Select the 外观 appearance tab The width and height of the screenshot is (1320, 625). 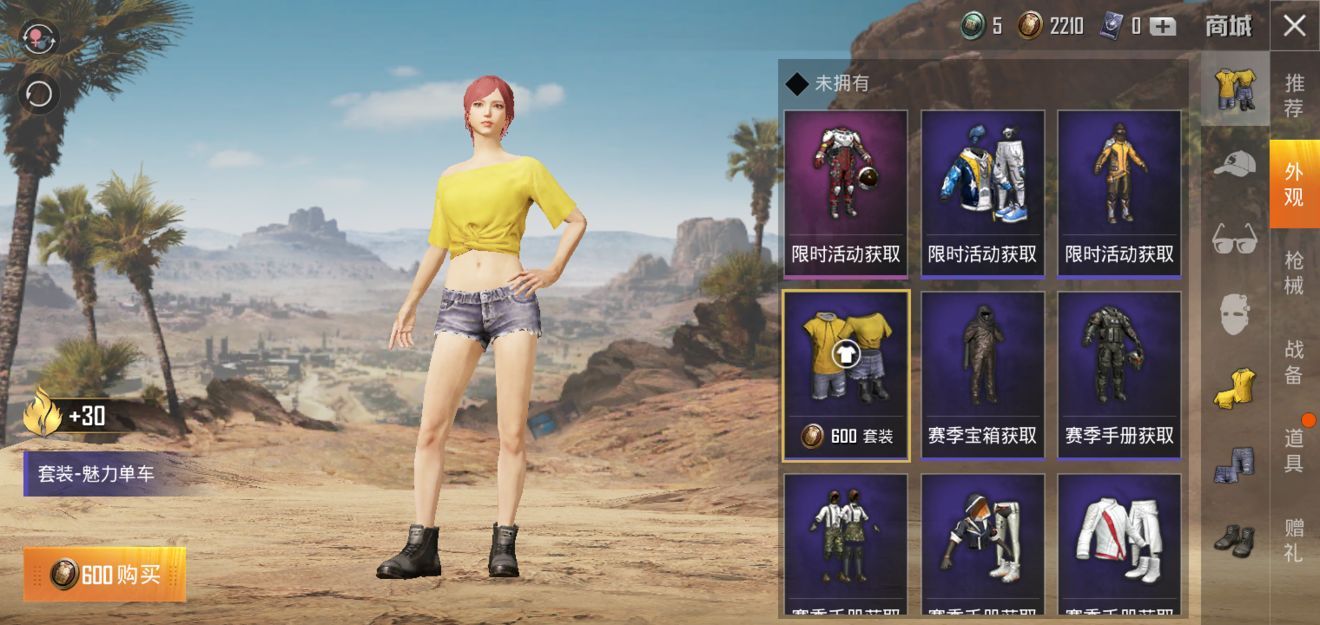1294,185
